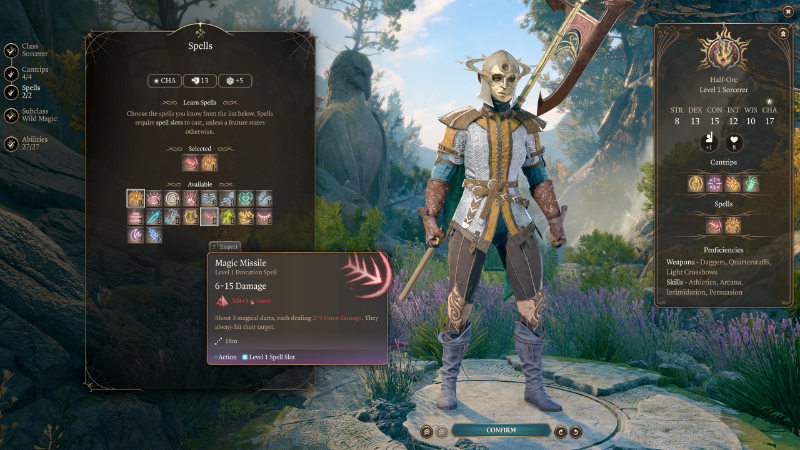Rotate character with the first arrow button

[x=560, y=432]
